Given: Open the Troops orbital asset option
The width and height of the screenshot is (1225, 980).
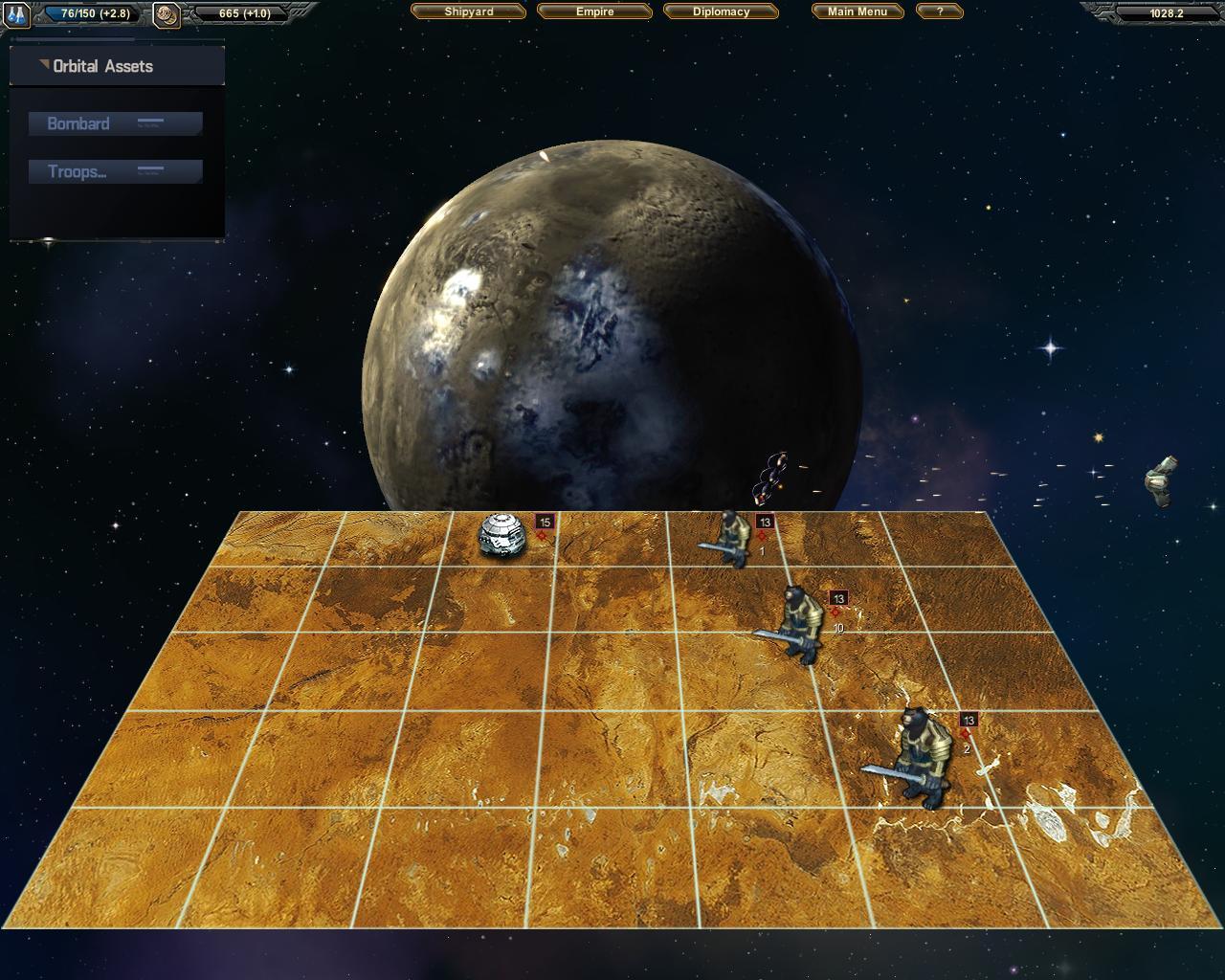Looking at the screenshot, I should [x=115, y=172].
